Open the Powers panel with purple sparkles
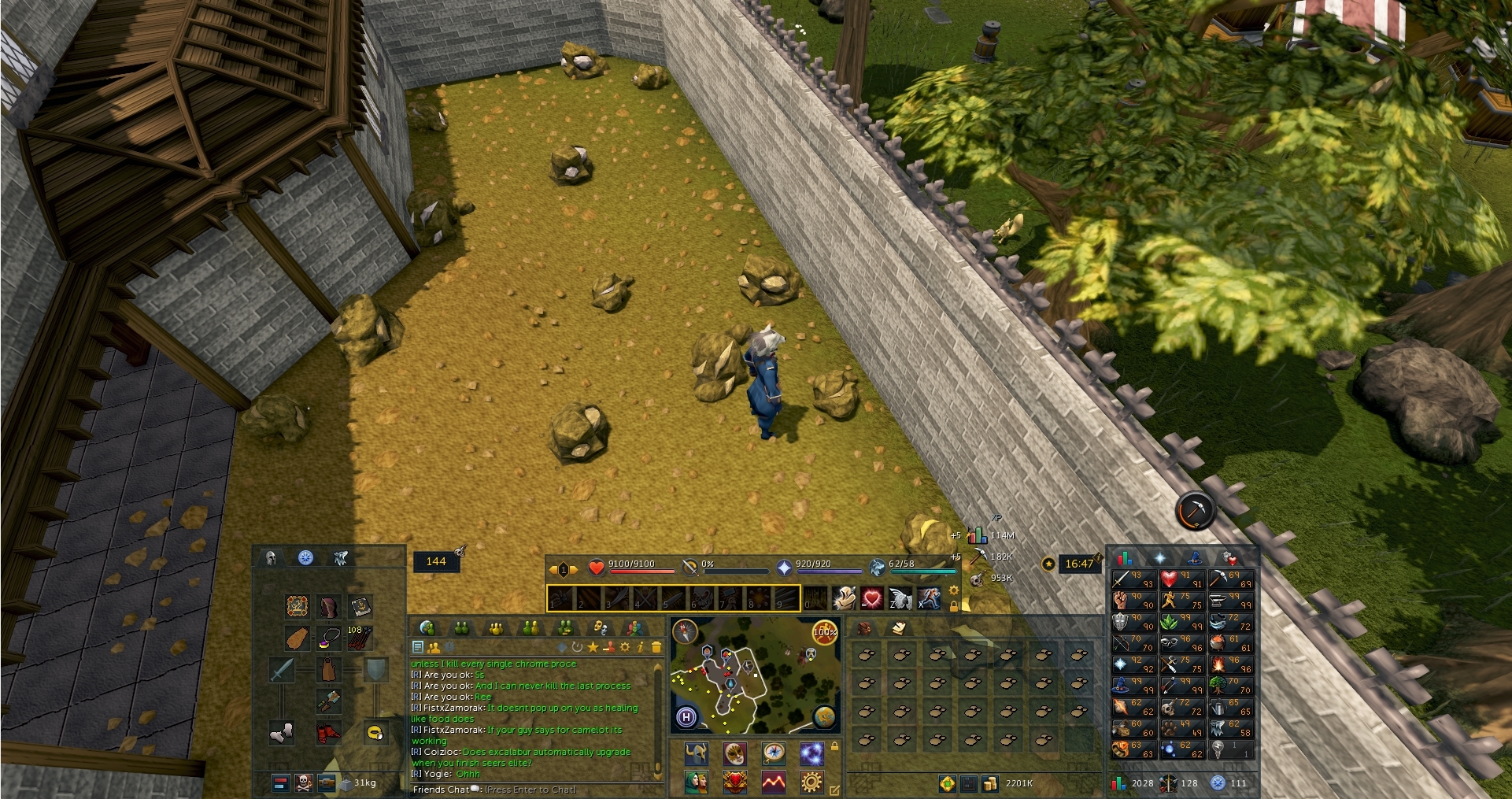 click(x=812, y=754)
